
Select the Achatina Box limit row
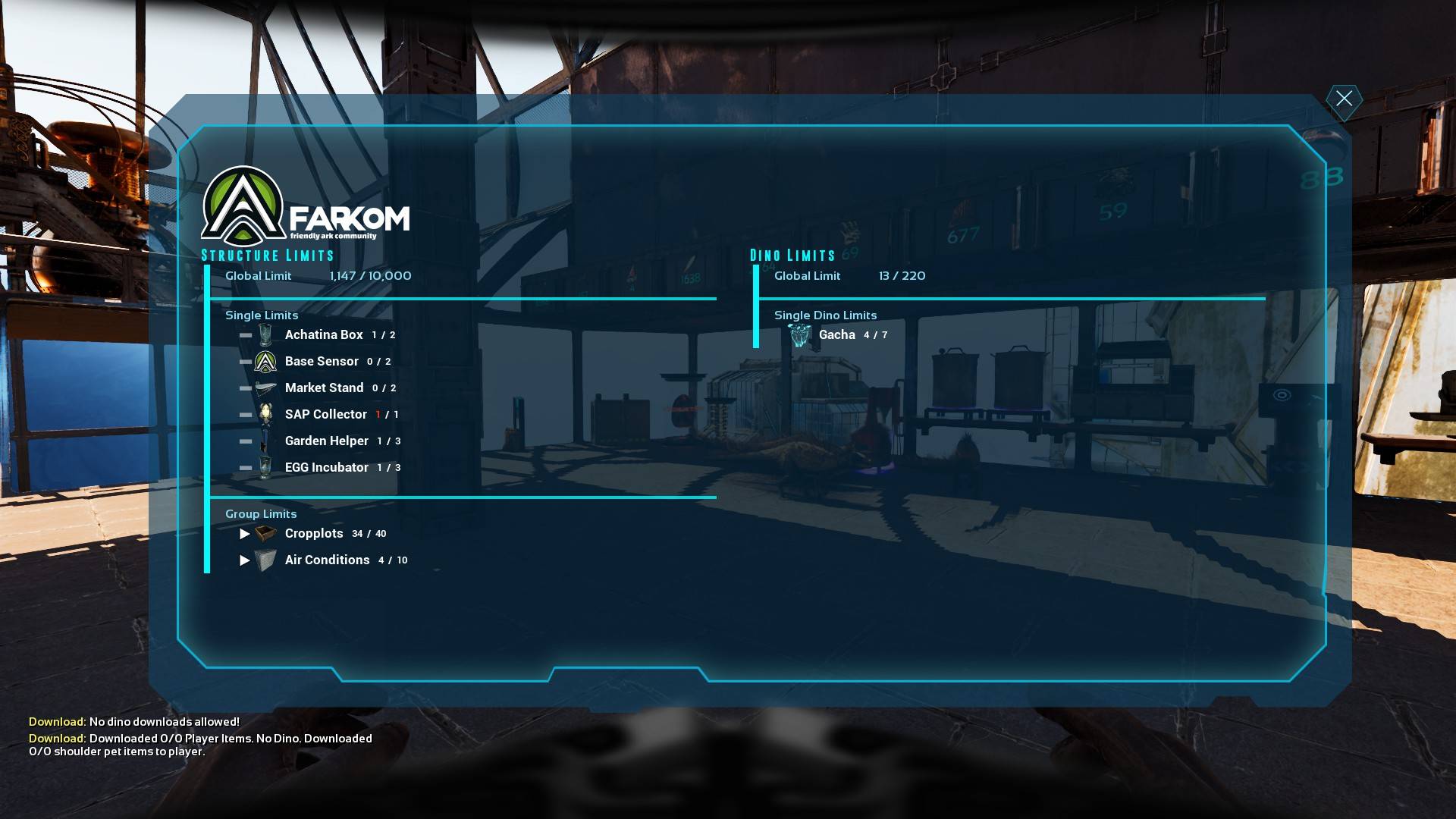324,334
